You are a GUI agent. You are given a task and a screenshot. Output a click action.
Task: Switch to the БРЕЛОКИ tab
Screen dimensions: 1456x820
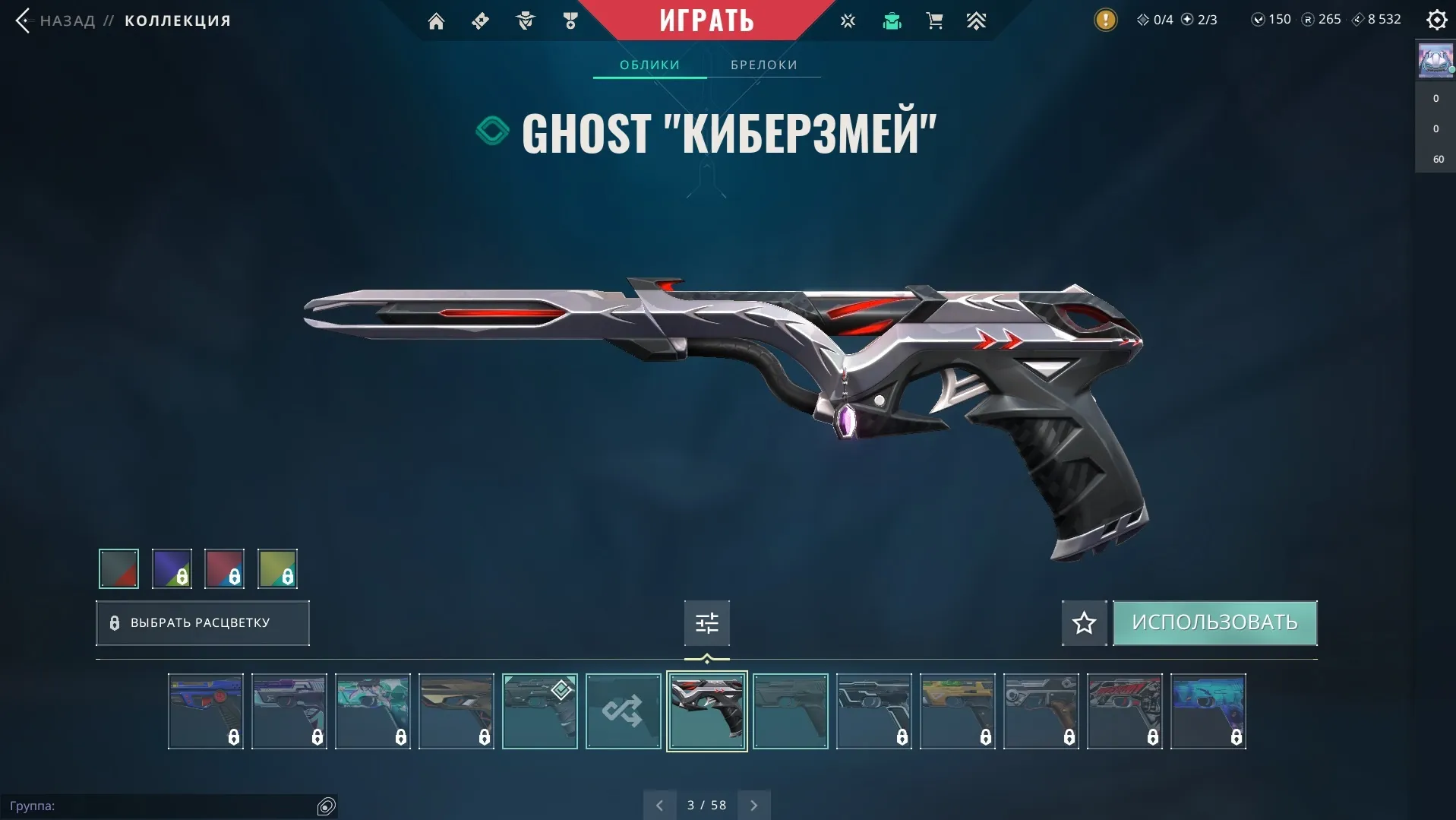click(x=764, y=65)
